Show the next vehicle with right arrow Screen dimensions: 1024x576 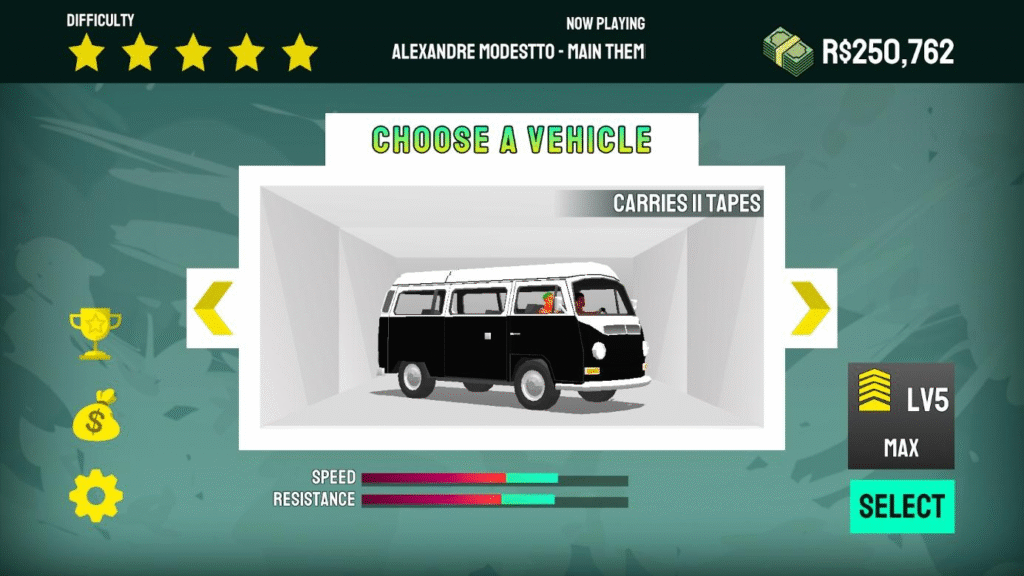click(x=811, y=308)
